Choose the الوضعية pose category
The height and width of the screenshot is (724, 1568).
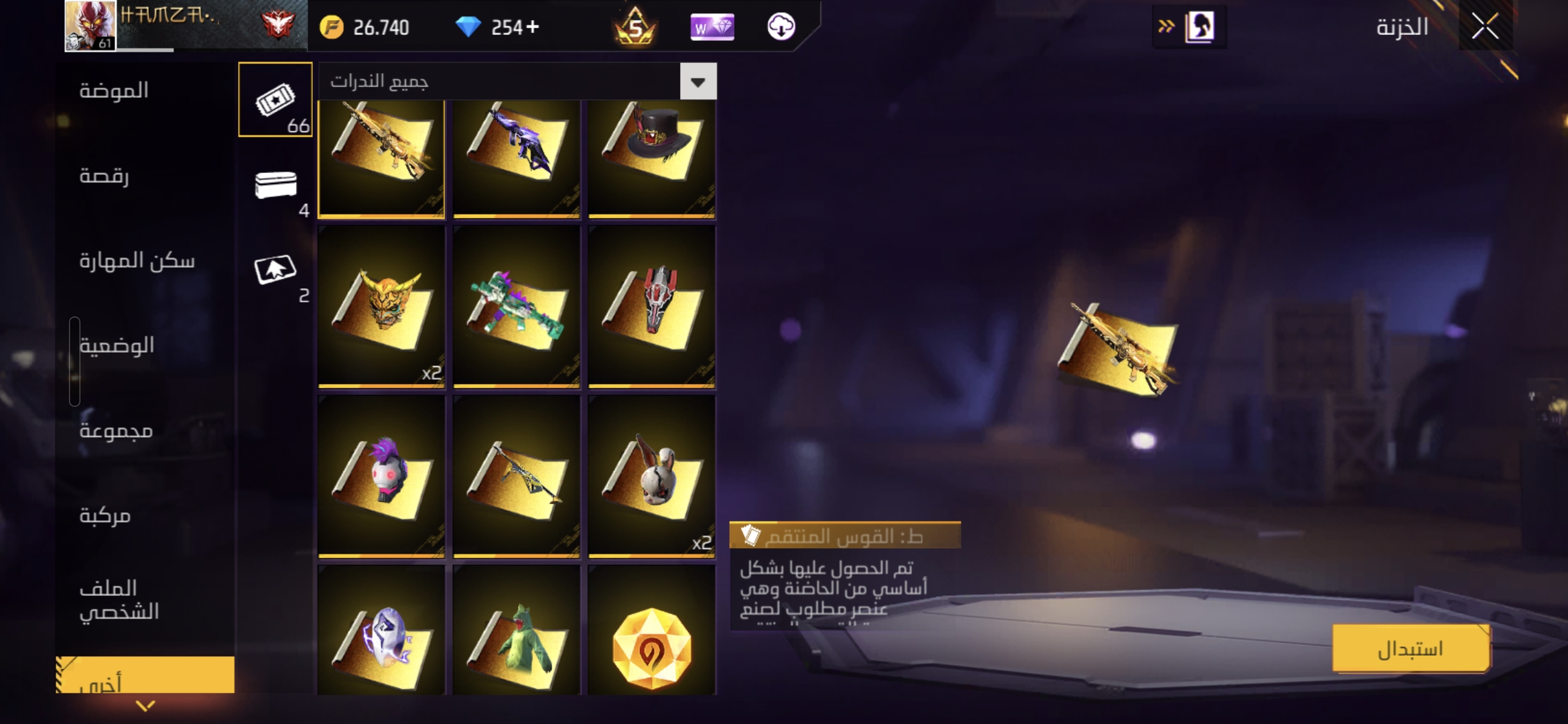[x=117, y=345]
